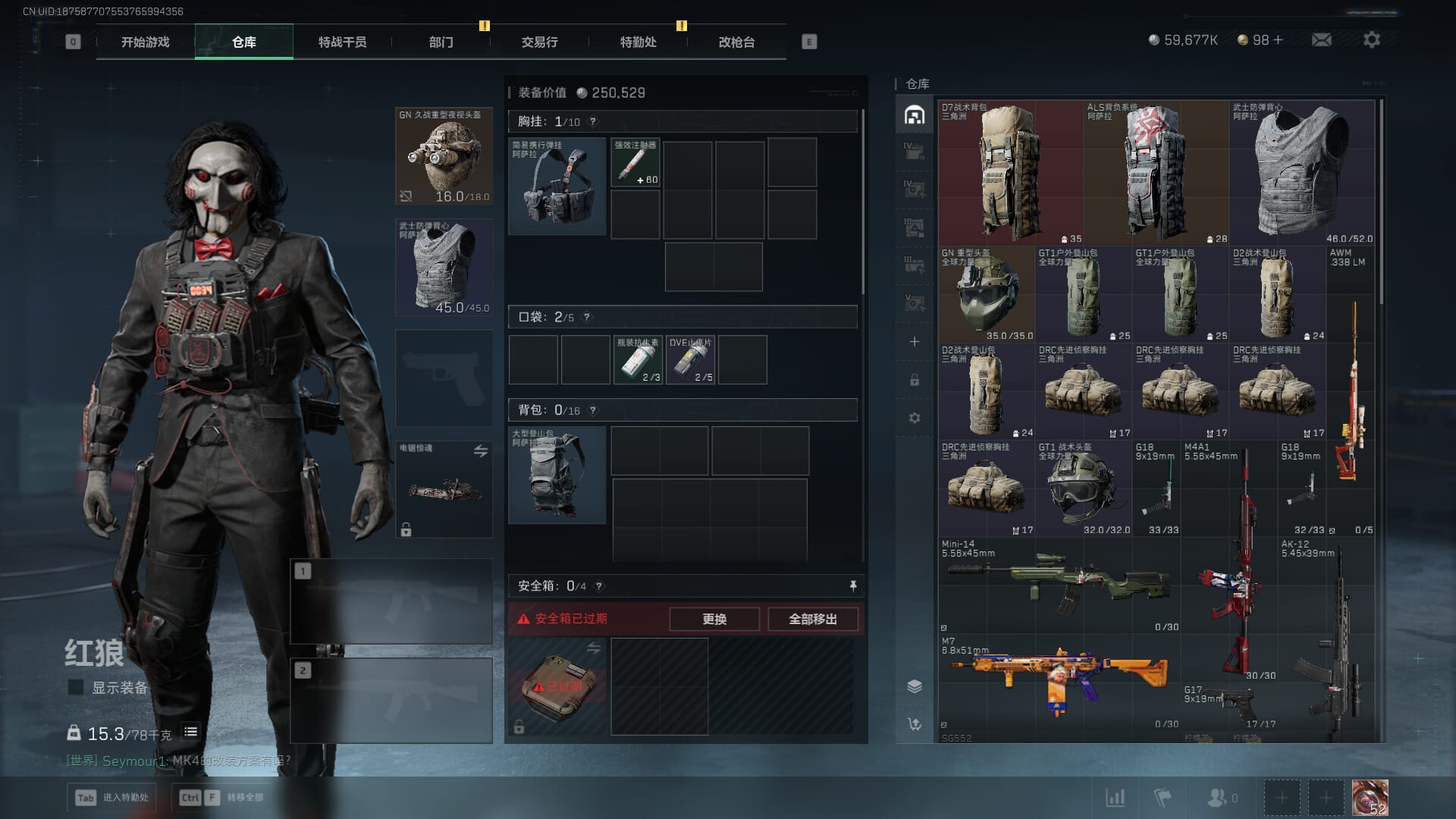This screenshot has height=819, width=1456.
Task: Switch to the 改枪台 gunsmith tab
Action: click(736, 42)
